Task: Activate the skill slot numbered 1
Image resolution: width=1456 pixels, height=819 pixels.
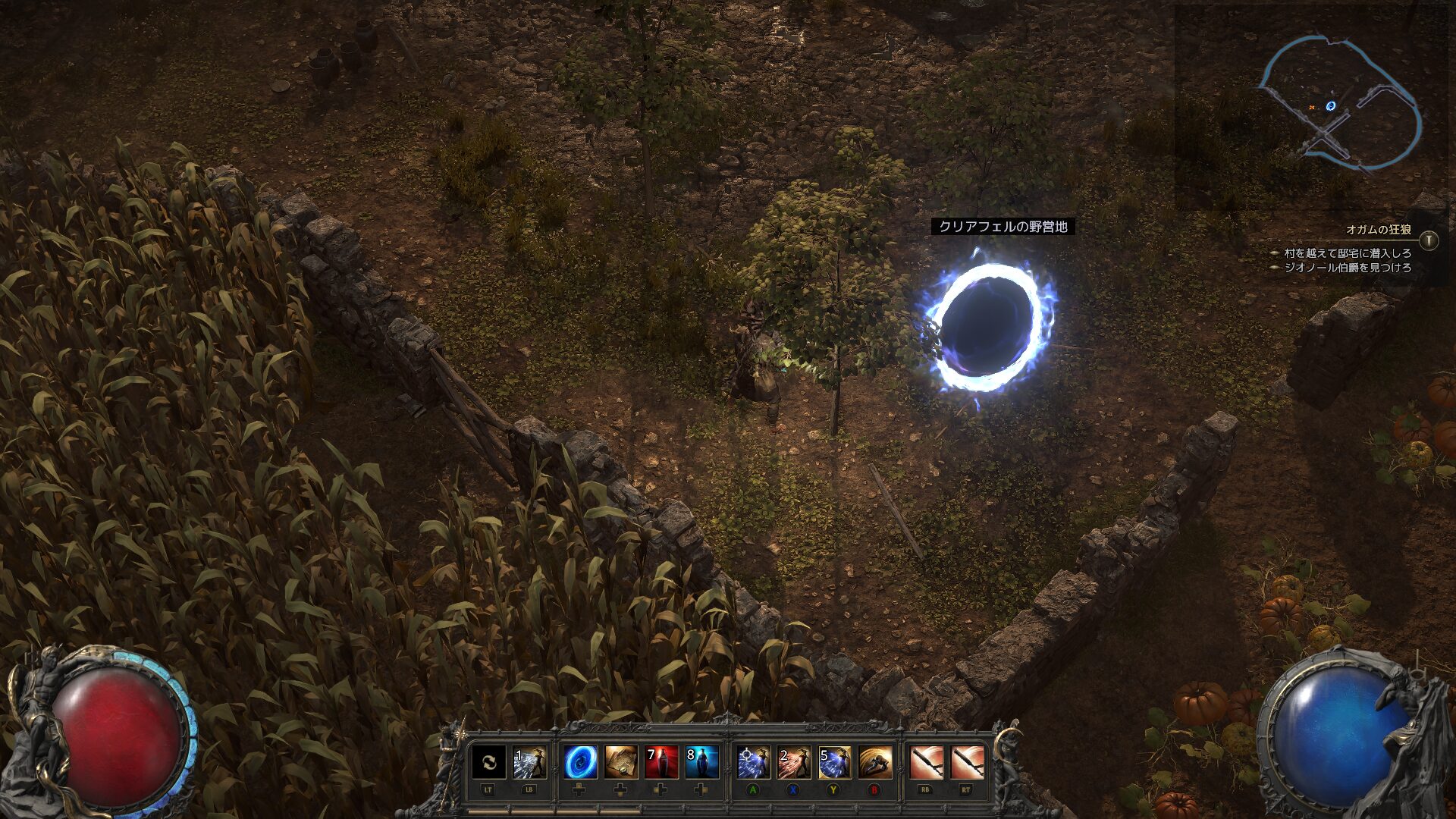Action: (529, 762)
